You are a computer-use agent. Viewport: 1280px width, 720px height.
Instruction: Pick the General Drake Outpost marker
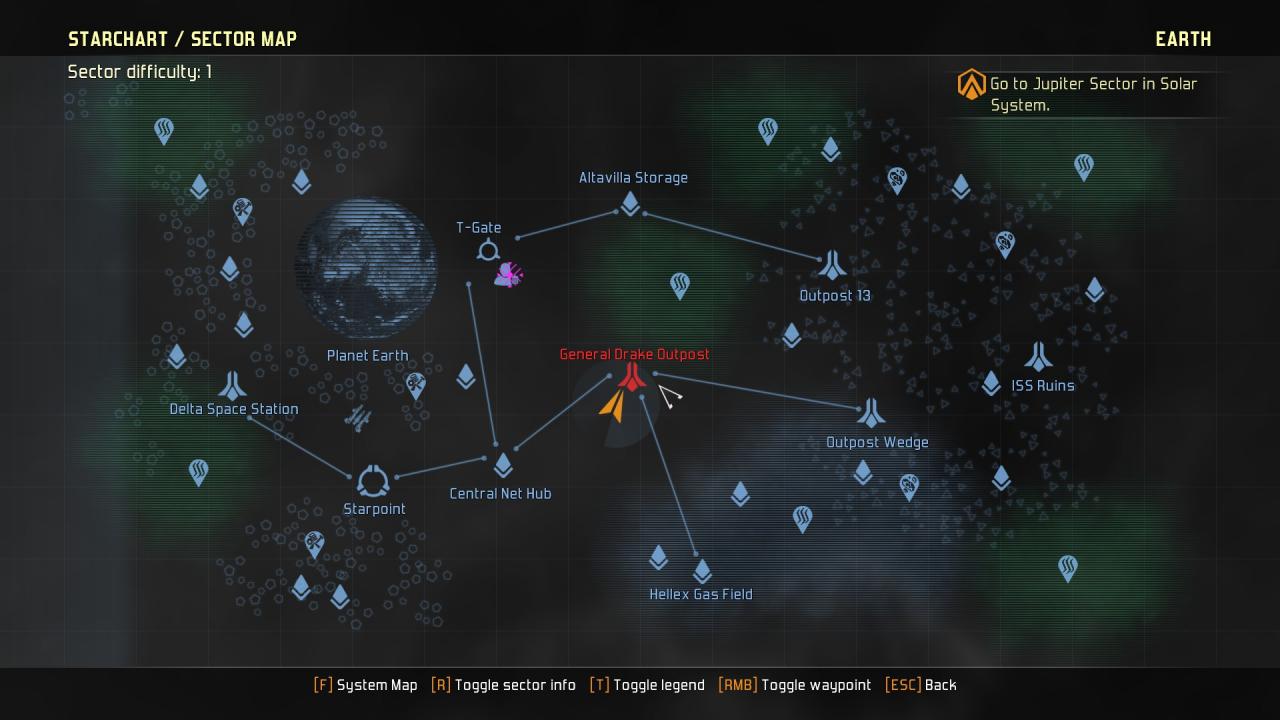pyautogui.click(x=632, y=376)
